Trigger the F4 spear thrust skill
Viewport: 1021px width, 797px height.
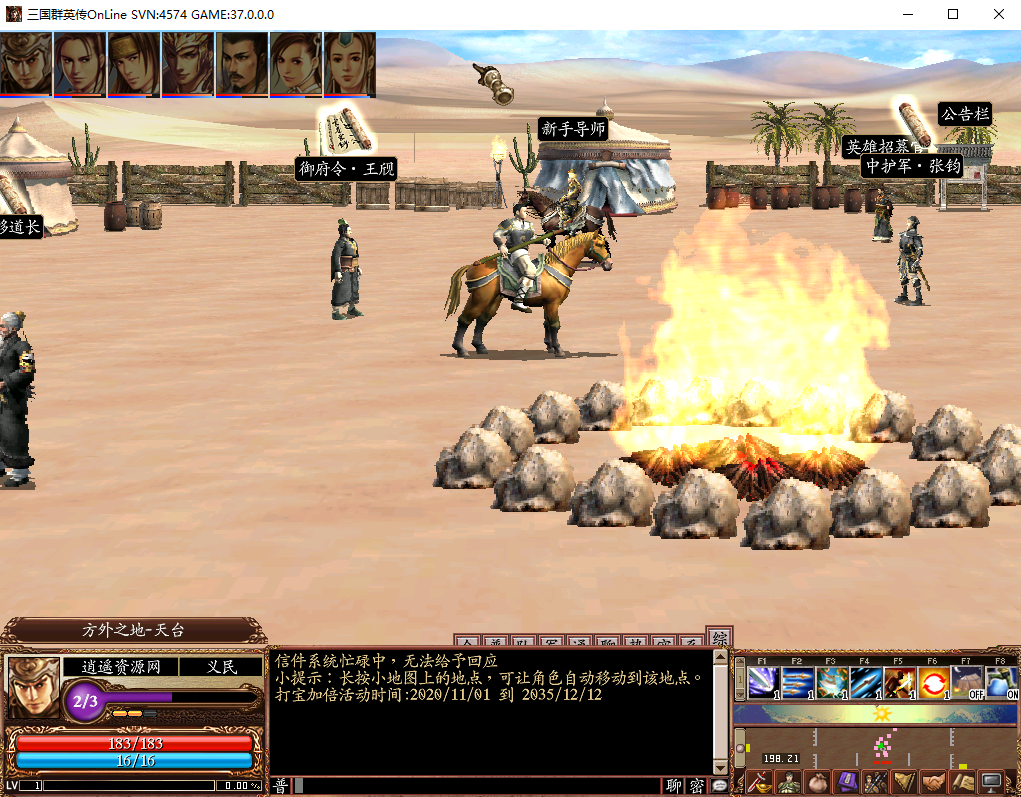coord(866,682)
